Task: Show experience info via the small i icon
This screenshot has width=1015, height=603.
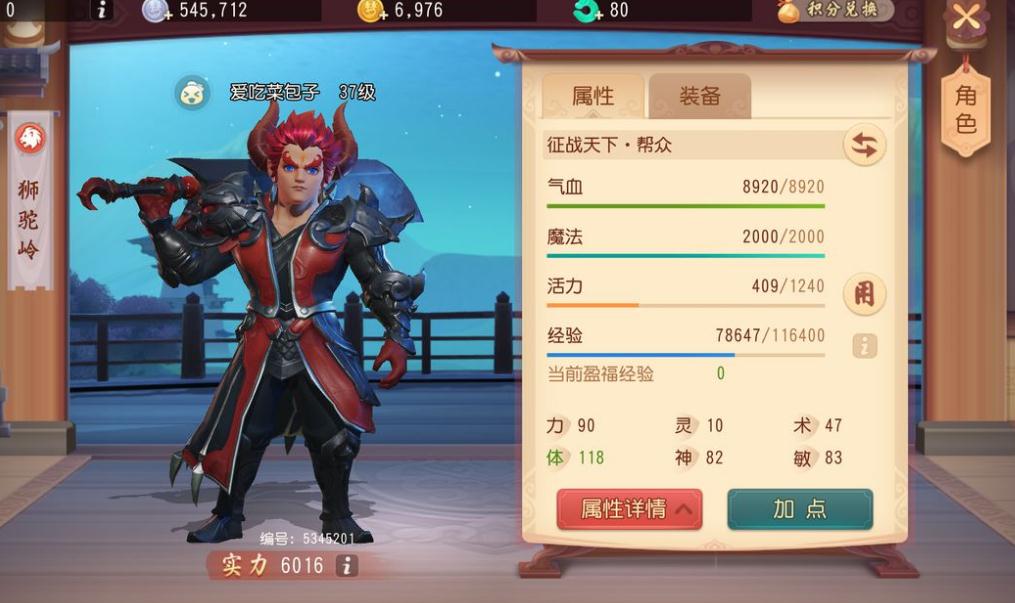Action: (864, 346)
